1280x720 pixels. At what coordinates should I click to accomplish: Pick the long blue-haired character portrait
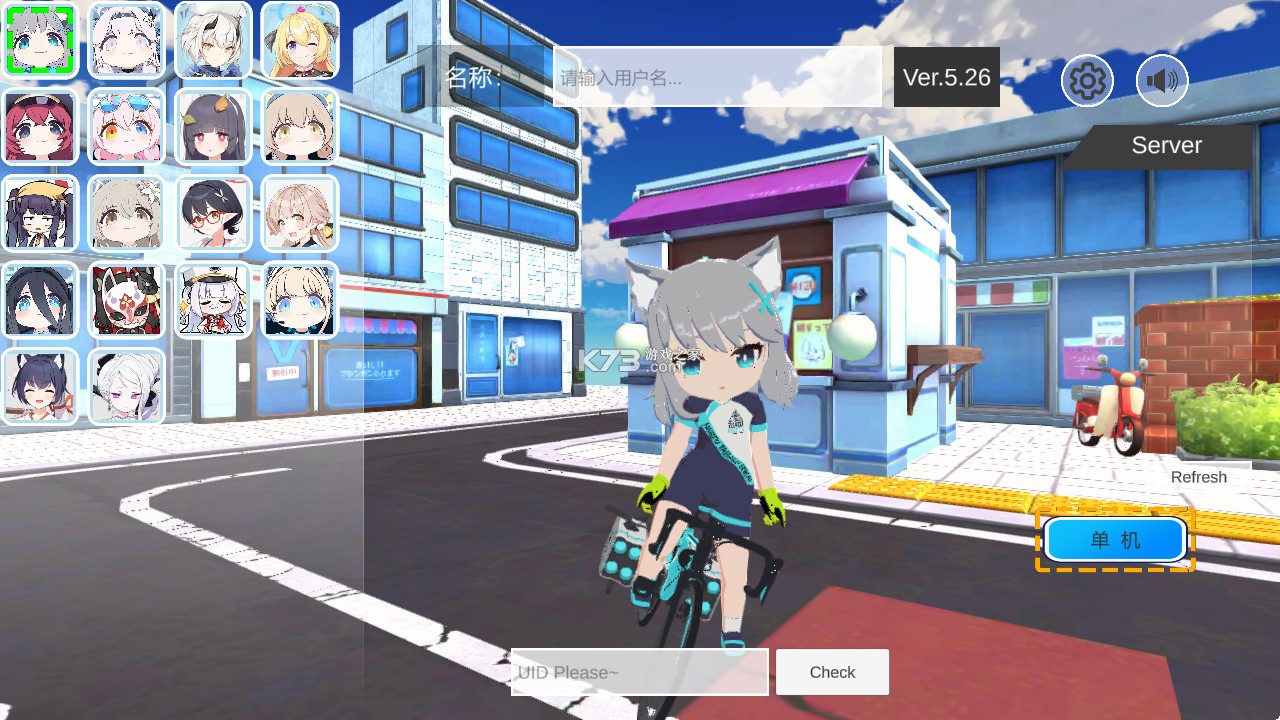coord(40,299)
